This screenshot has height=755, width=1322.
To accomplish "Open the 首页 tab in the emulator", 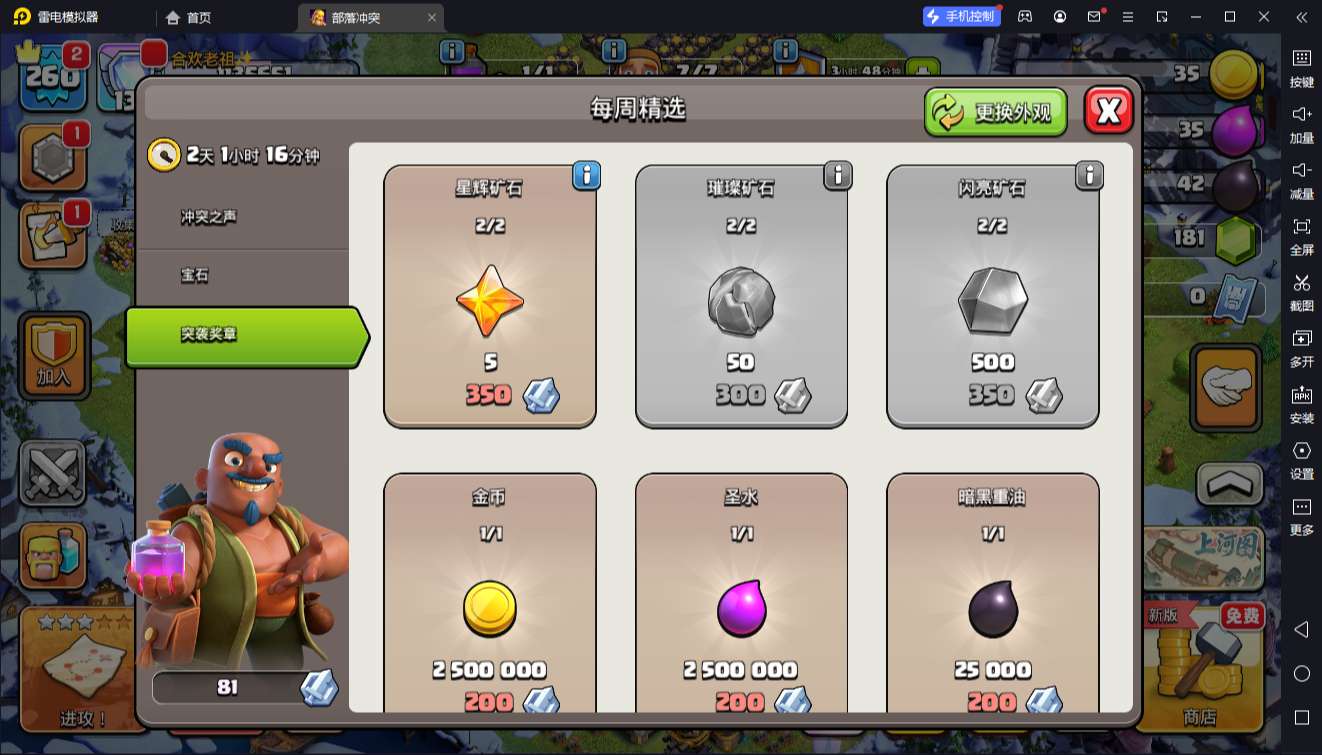I will 189,17.
